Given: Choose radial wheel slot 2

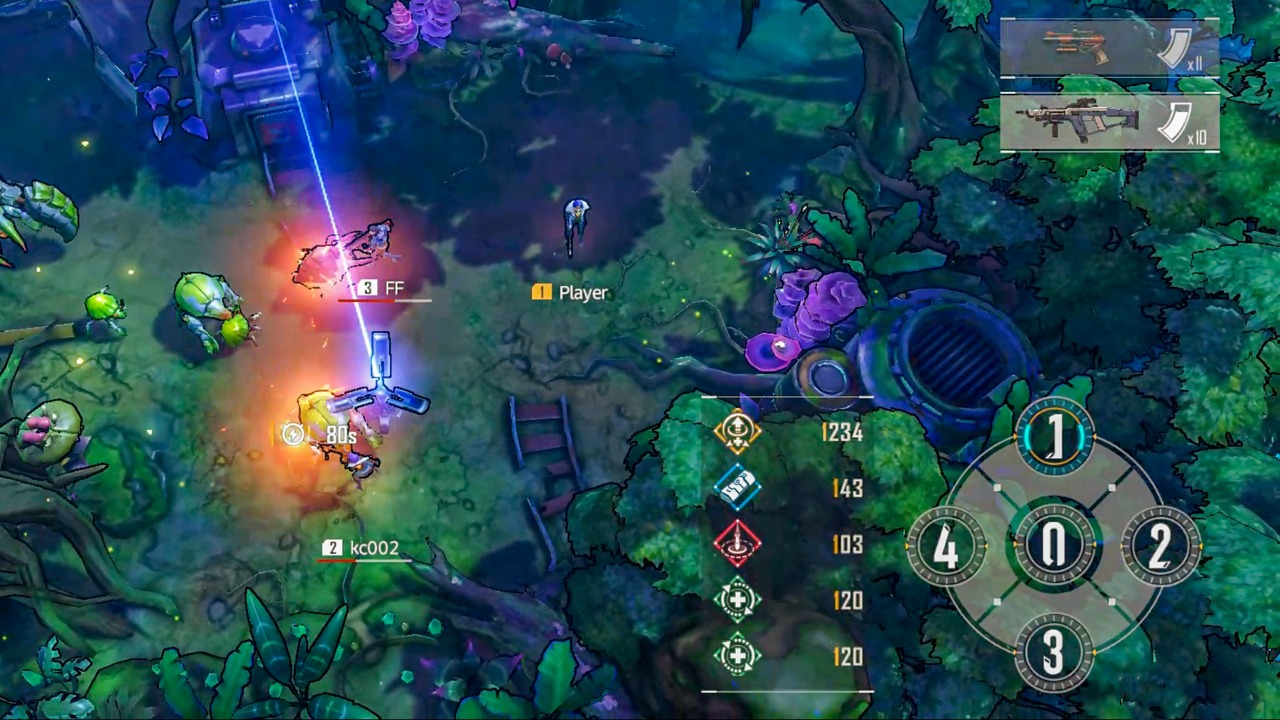Looking at the screenshot, I should click(x=1160, y=546).
